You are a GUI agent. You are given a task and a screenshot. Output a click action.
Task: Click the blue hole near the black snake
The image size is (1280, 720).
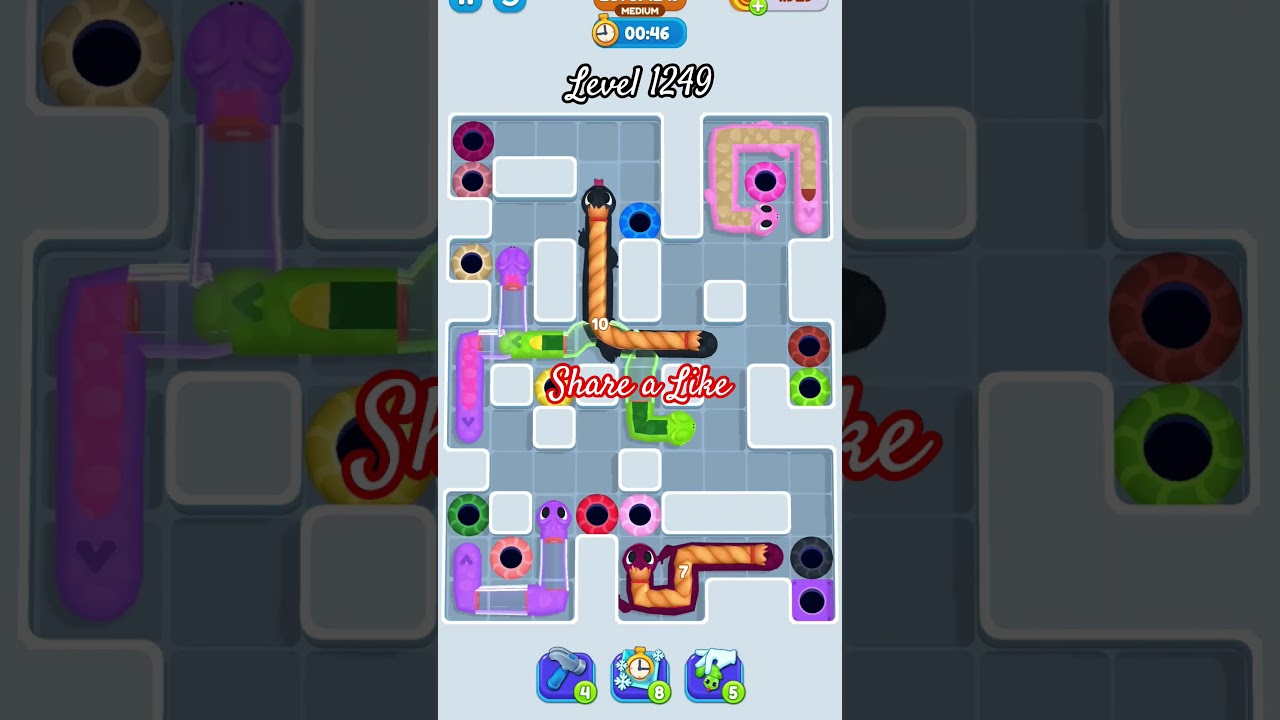(640, 222)
